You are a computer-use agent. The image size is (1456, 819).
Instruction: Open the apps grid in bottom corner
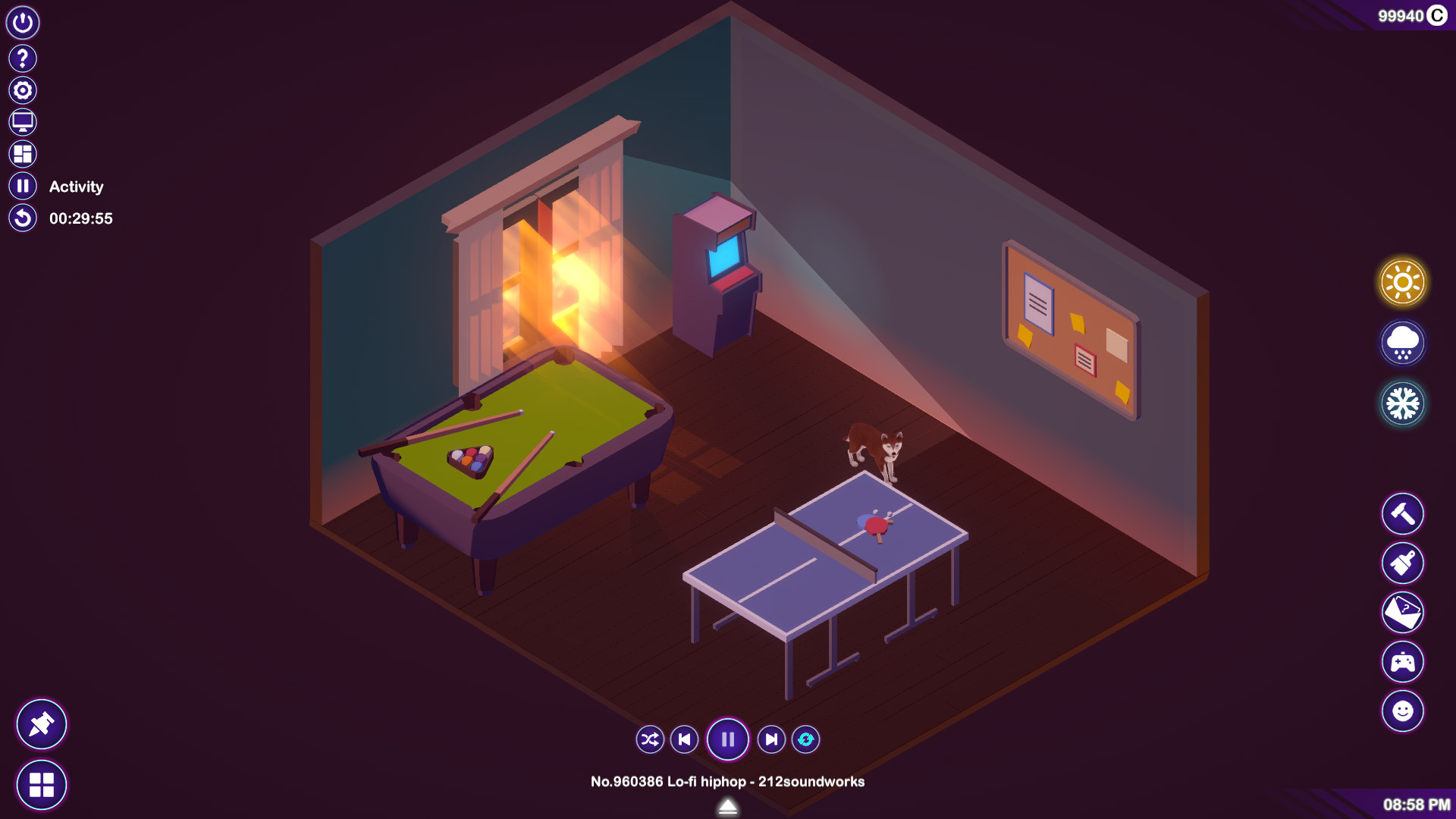tap(43, 785)
